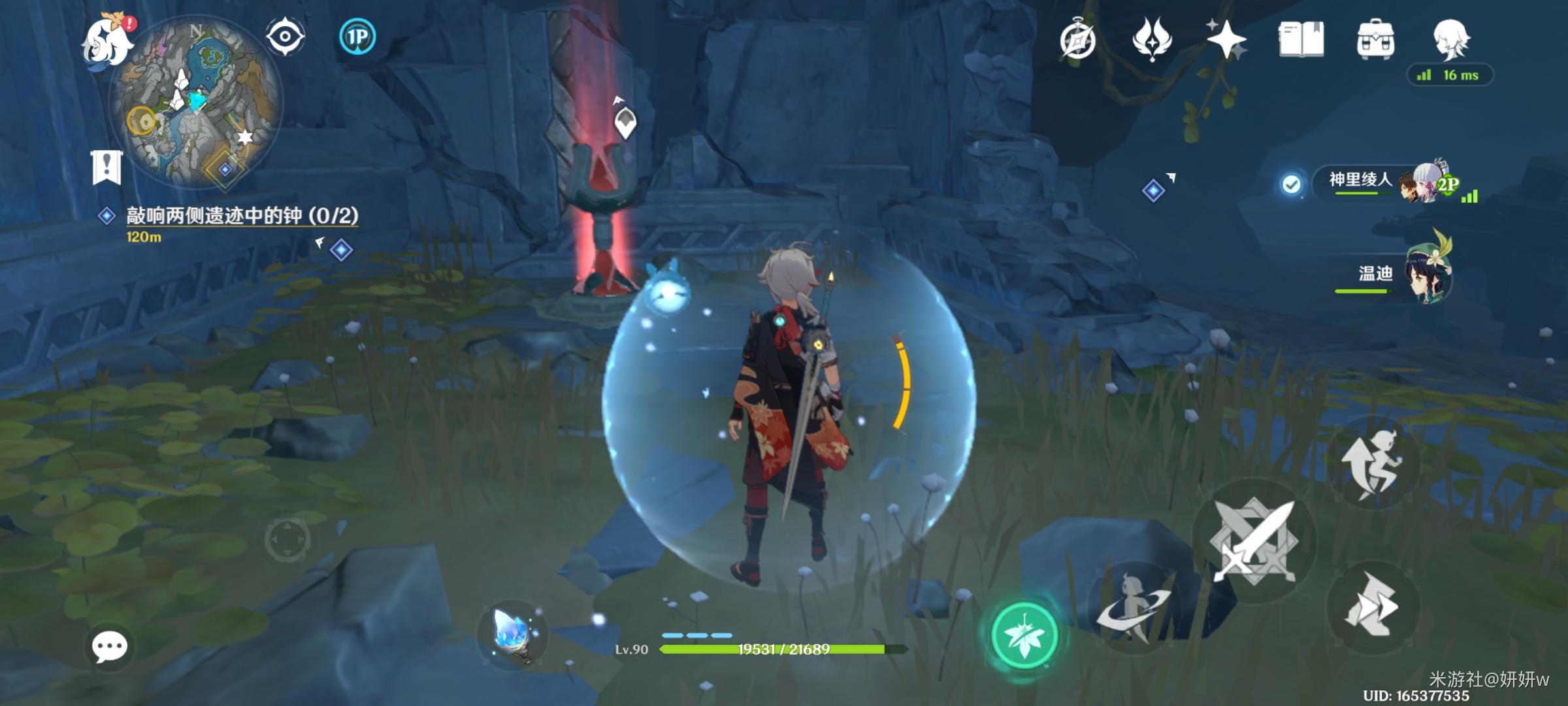This screenshot has height=706, width=1568.
Task: Open the chat speech bubble
Action: pyautogui.click(x=109, y=647)
